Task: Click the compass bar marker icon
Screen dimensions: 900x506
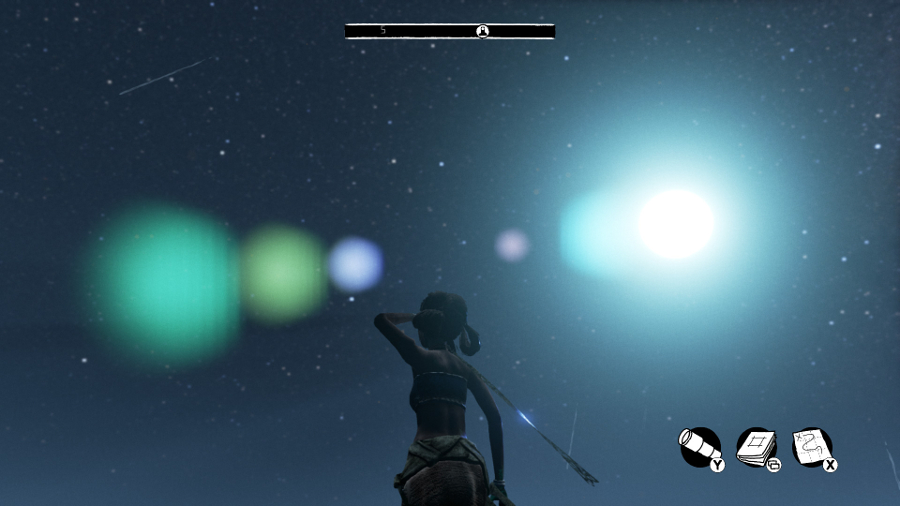Action: (x=483, y=31)
